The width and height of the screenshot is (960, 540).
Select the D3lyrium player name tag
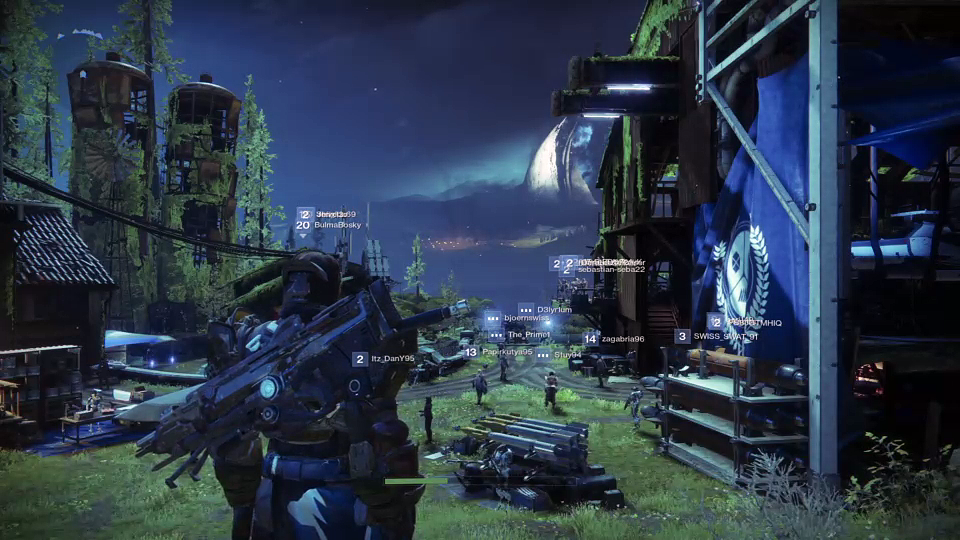(553, 310)
